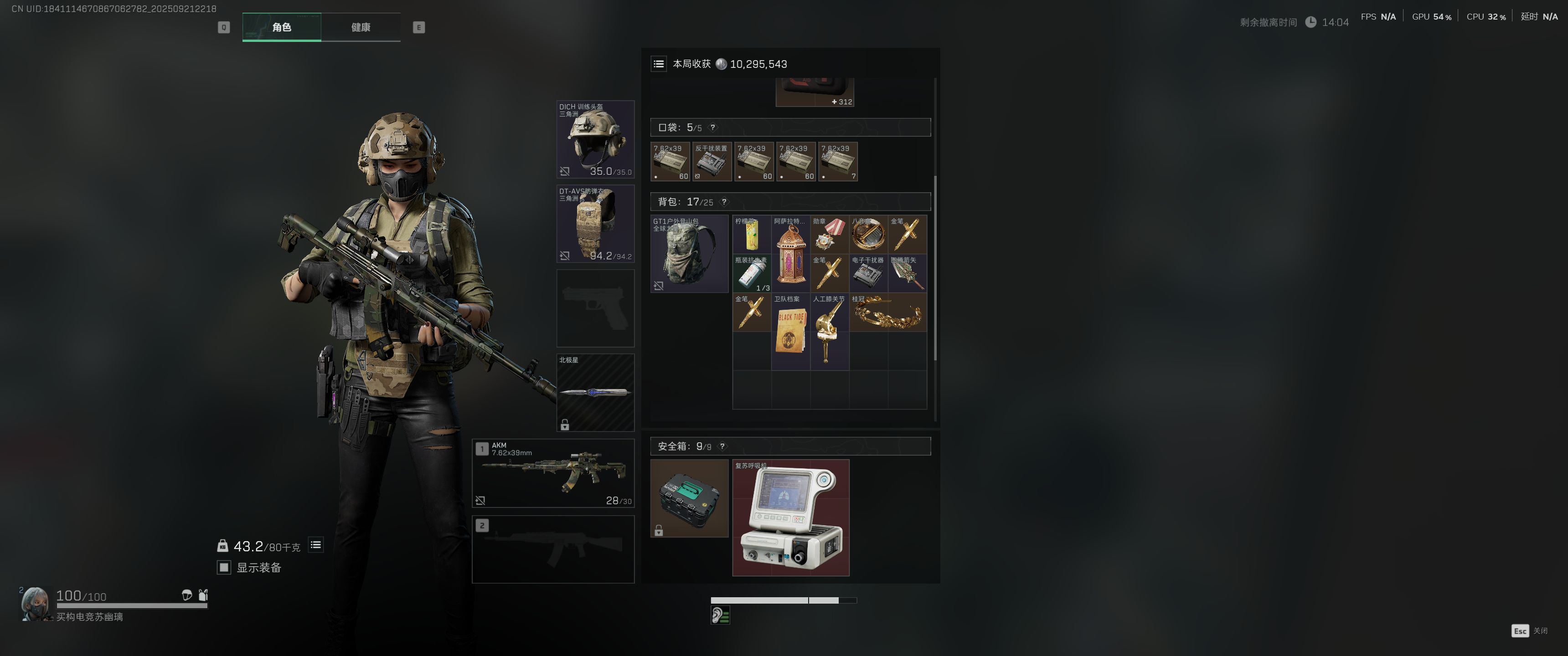Select the golden 桂冠 laurel crown
The width and height of the screenshot is (1568, 656).
pyautogui.click(x=887, y=312)
